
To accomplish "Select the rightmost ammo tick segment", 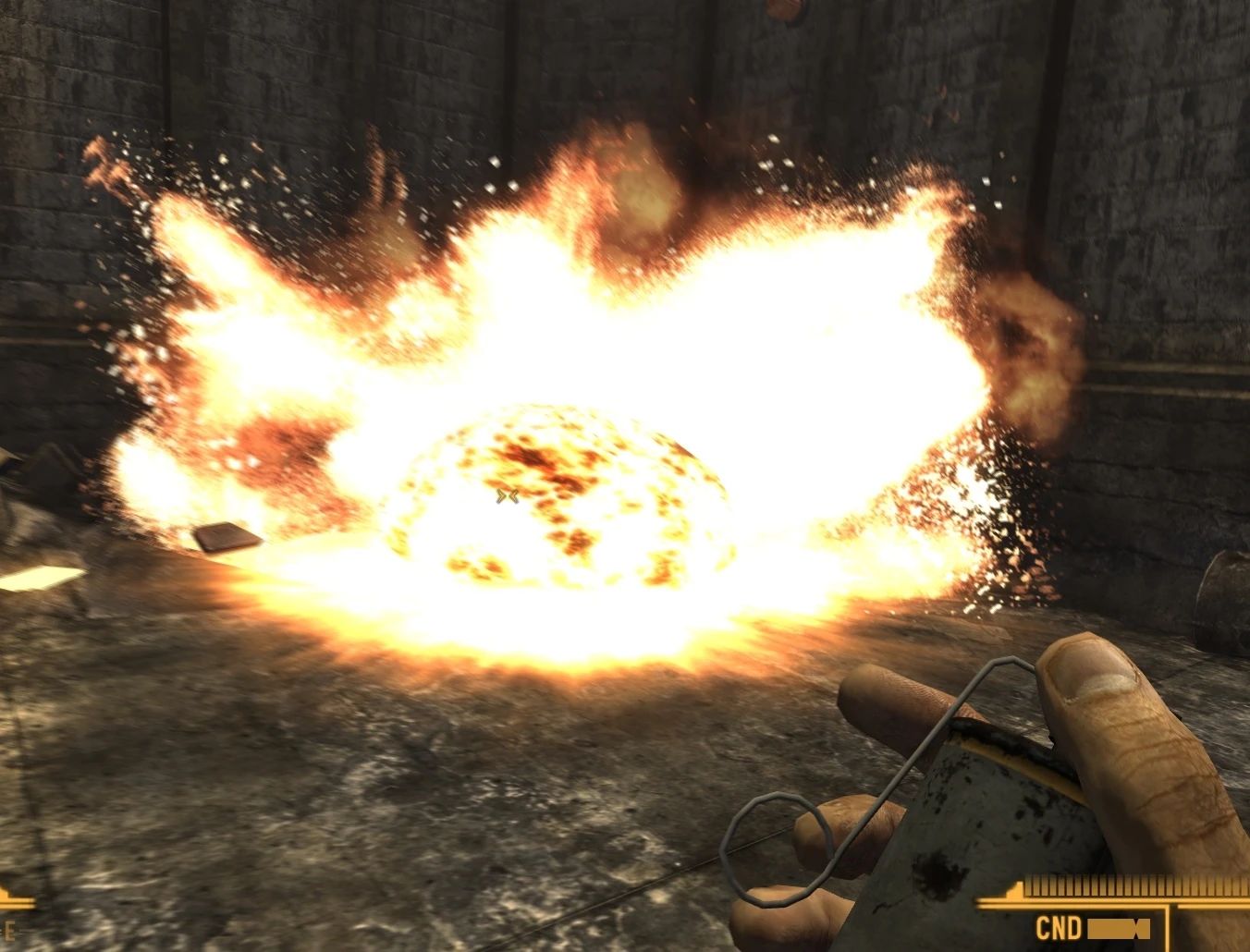I will coord(1243,885).
